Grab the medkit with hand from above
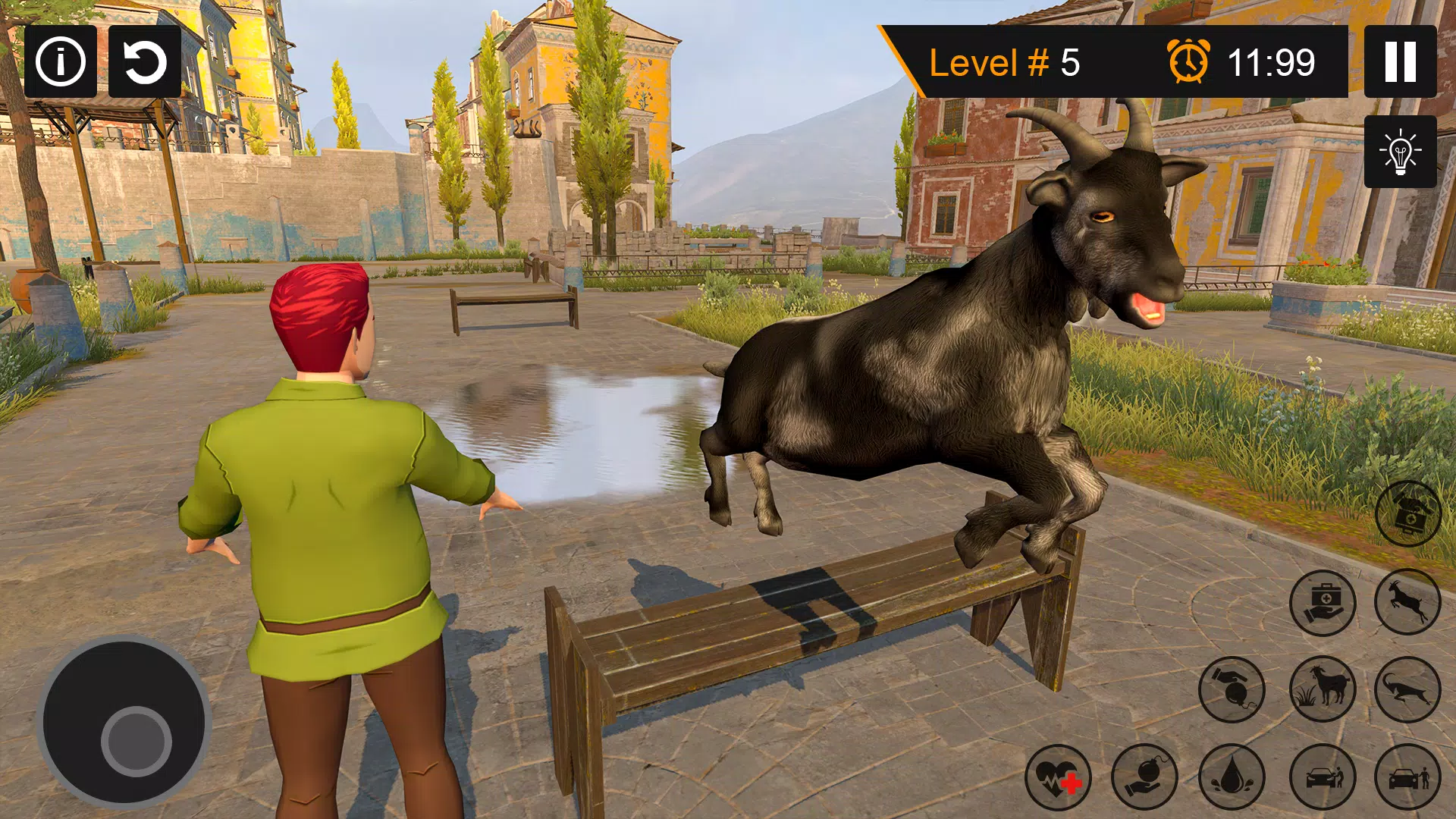The height and width of the screenshot is (819, 1456). (x=1408, y=514)
